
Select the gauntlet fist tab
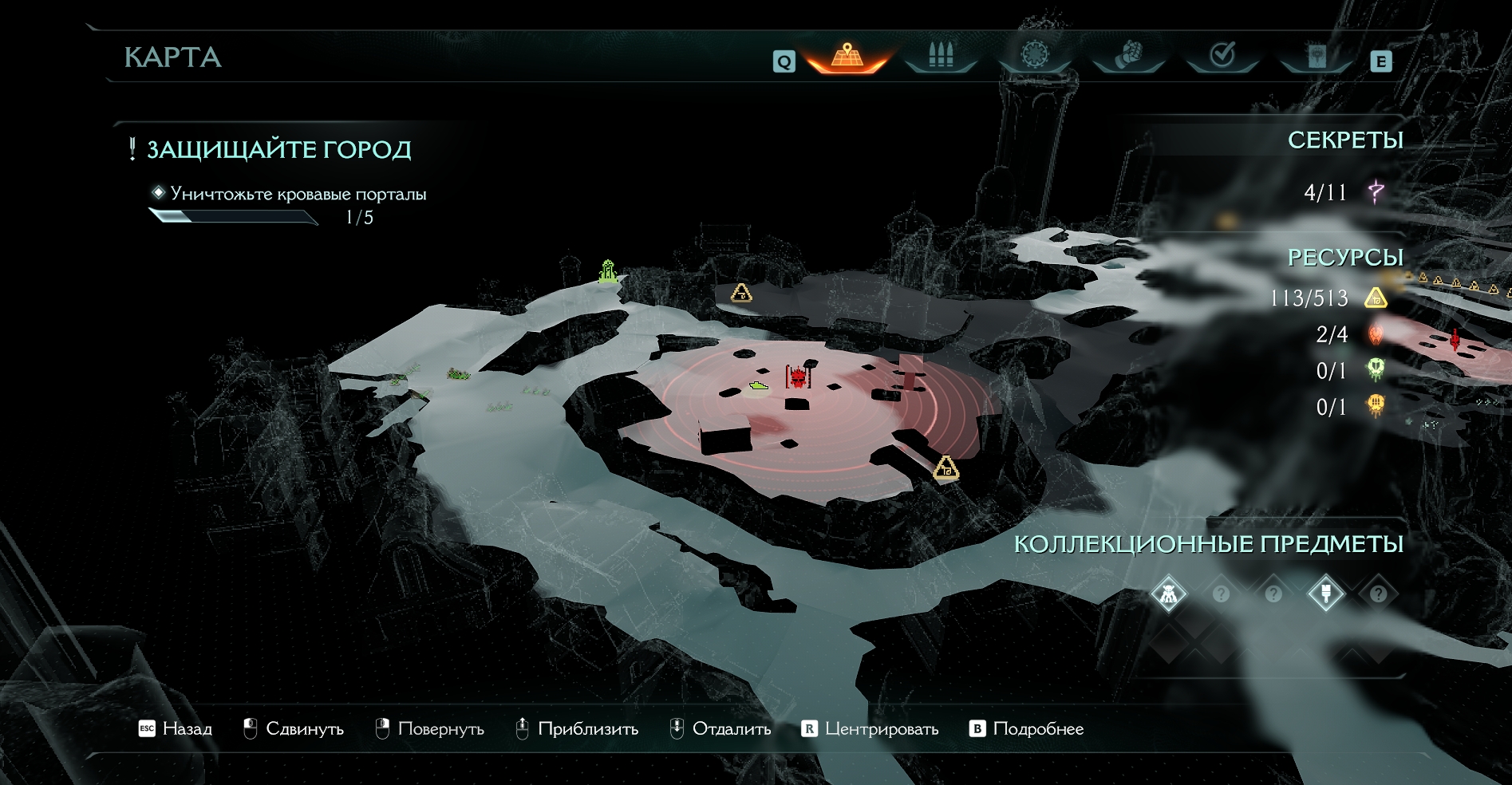(x=1128, y=56)
